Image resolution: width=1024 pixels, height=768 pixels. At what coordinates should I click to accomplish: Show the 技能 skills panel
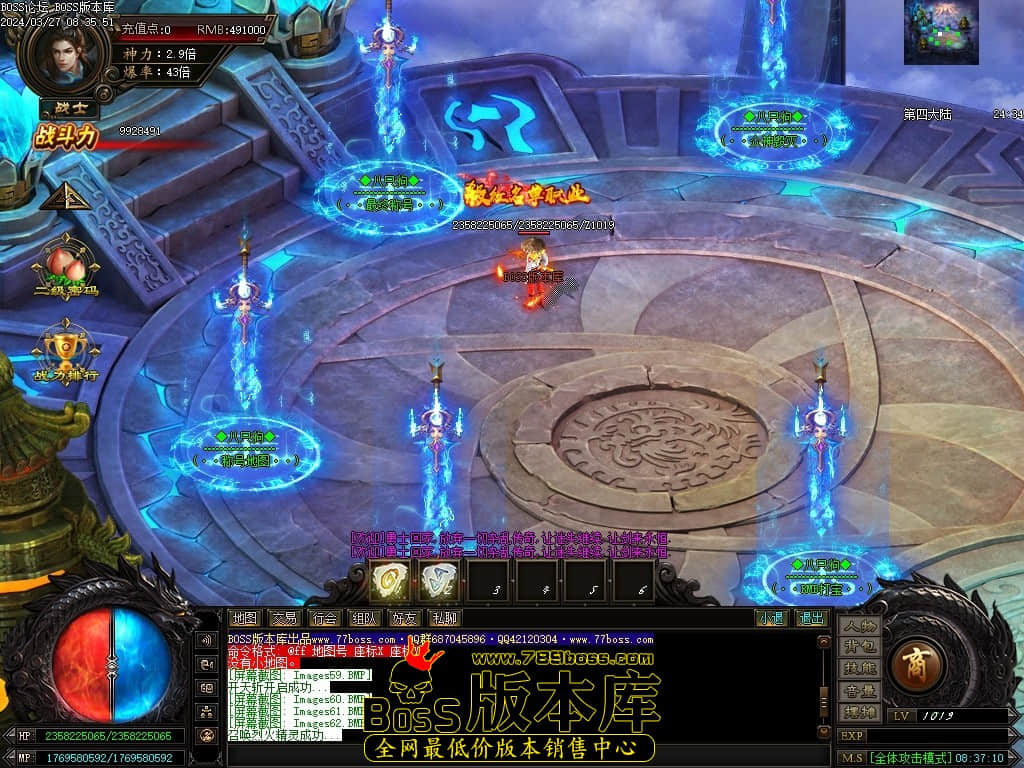pos(859,669)
